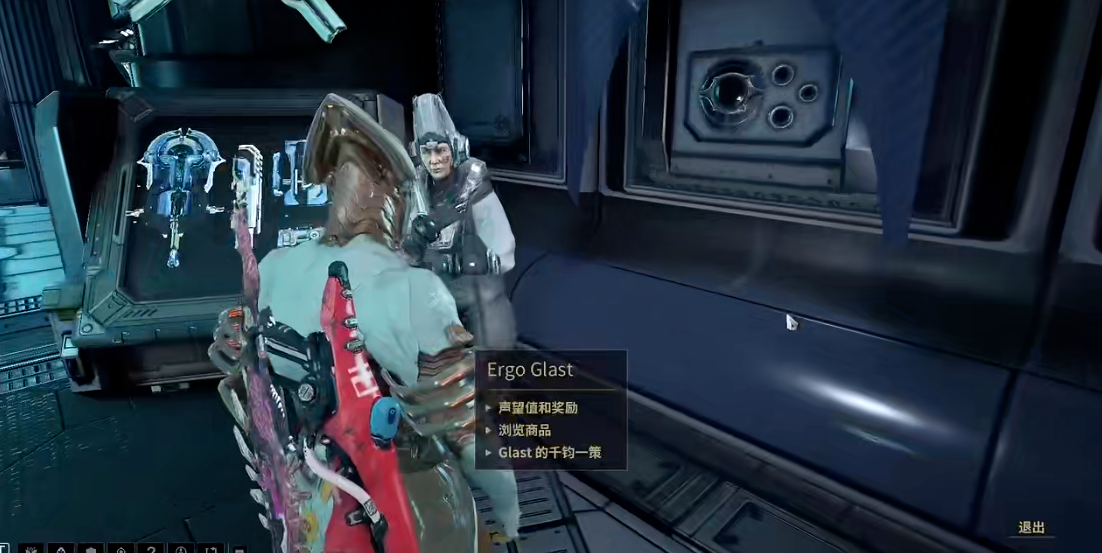The image size is (1102, 553).
Task: Click the 退出 exit button
Action: pos(1031,527)
